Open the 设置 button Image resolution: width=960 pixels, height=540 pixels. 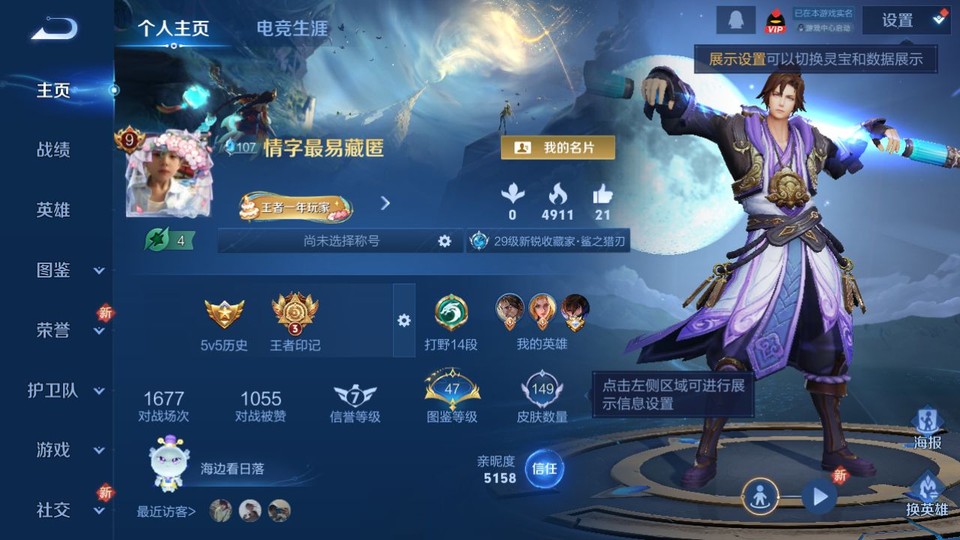[x=897, y=20]
